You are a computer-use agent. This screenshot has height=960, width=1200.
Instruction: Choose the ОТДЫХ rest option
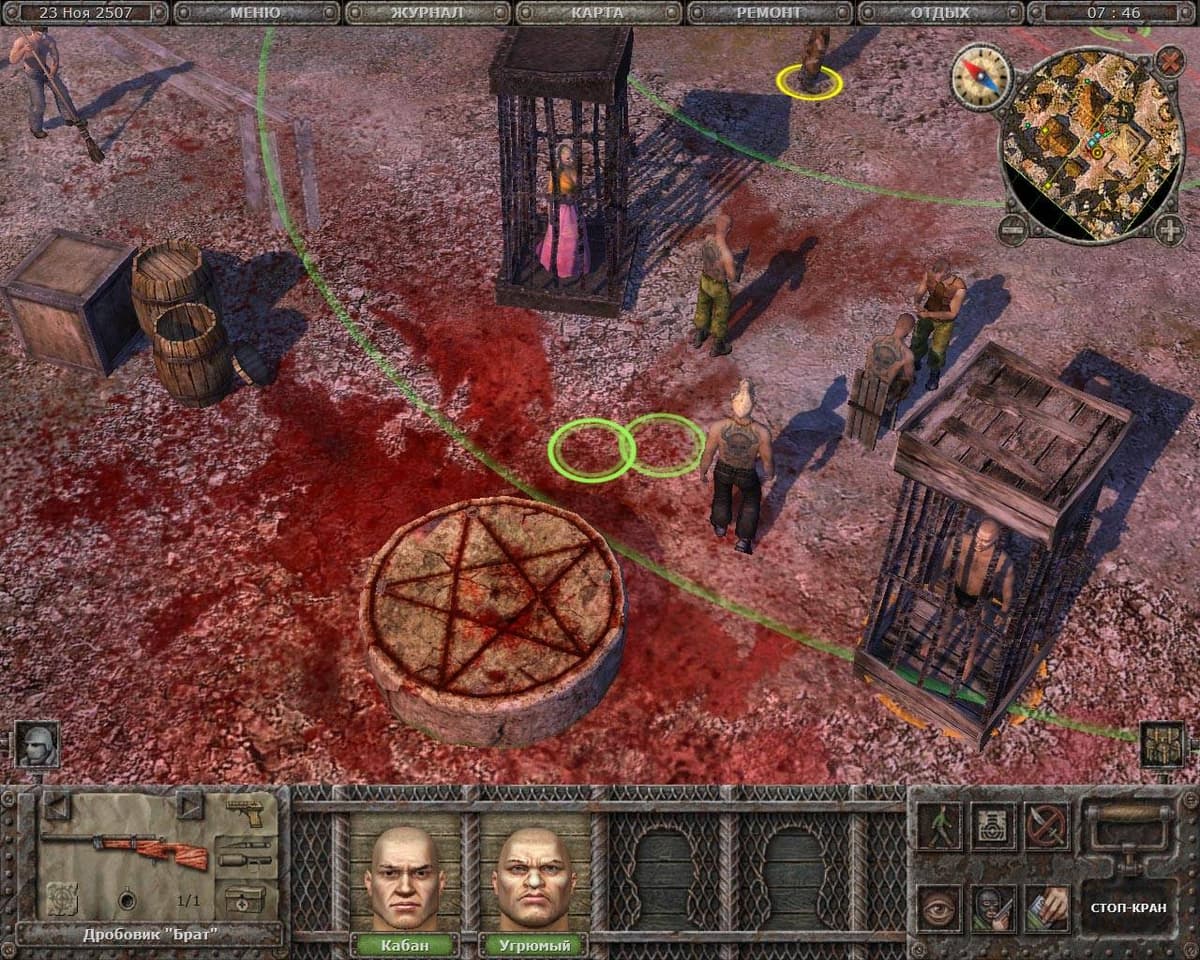tap(940, 13)
